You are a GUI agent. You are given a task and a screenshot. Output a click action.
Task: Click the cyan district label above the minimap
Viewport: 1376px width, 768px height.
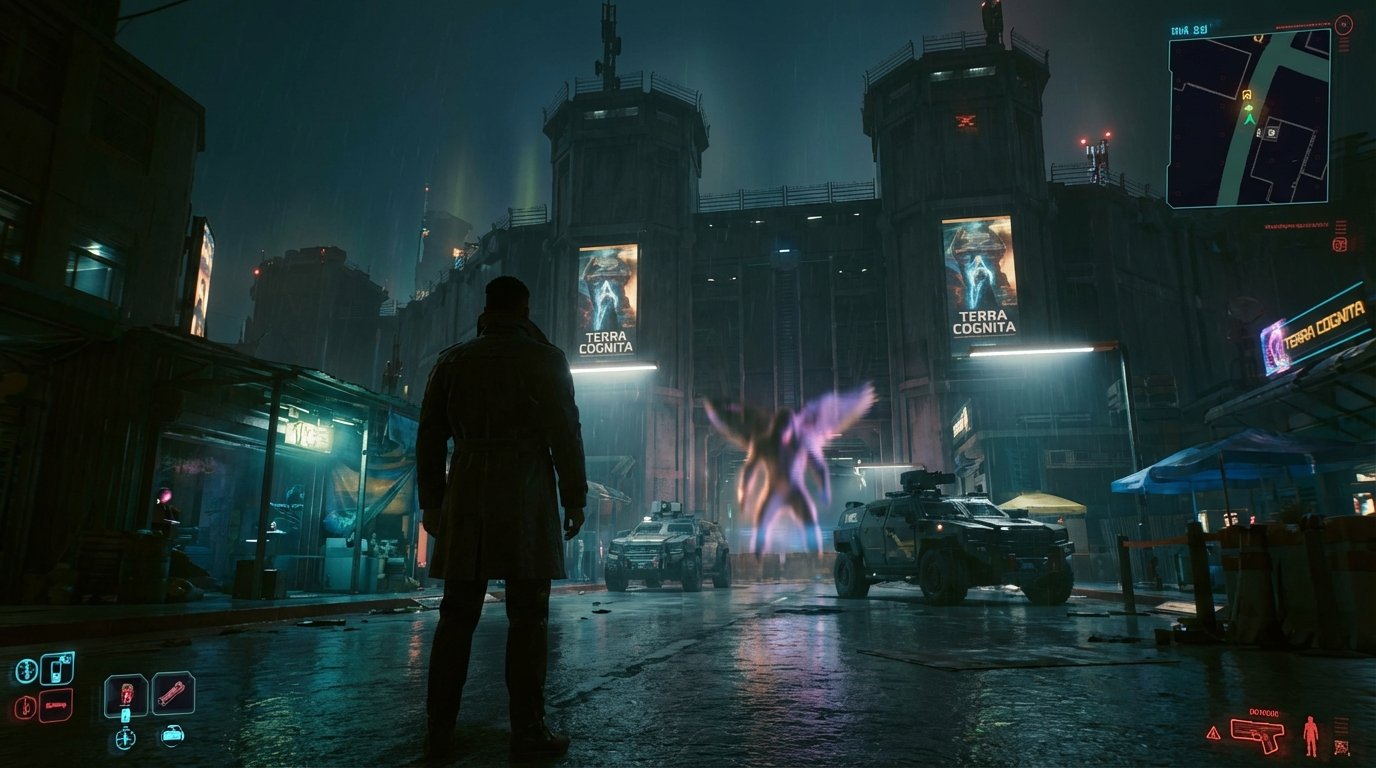tap(1189, 29)
